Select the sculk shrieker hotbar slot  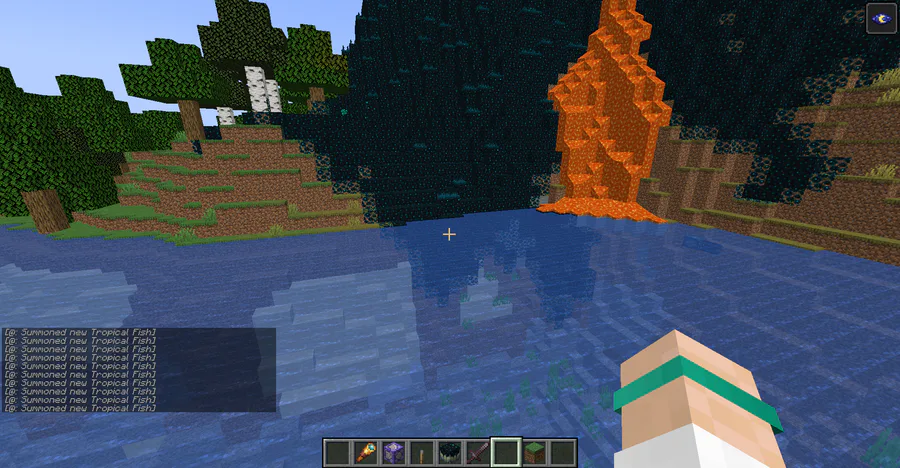pyautogui.click(x=450, y=452)
